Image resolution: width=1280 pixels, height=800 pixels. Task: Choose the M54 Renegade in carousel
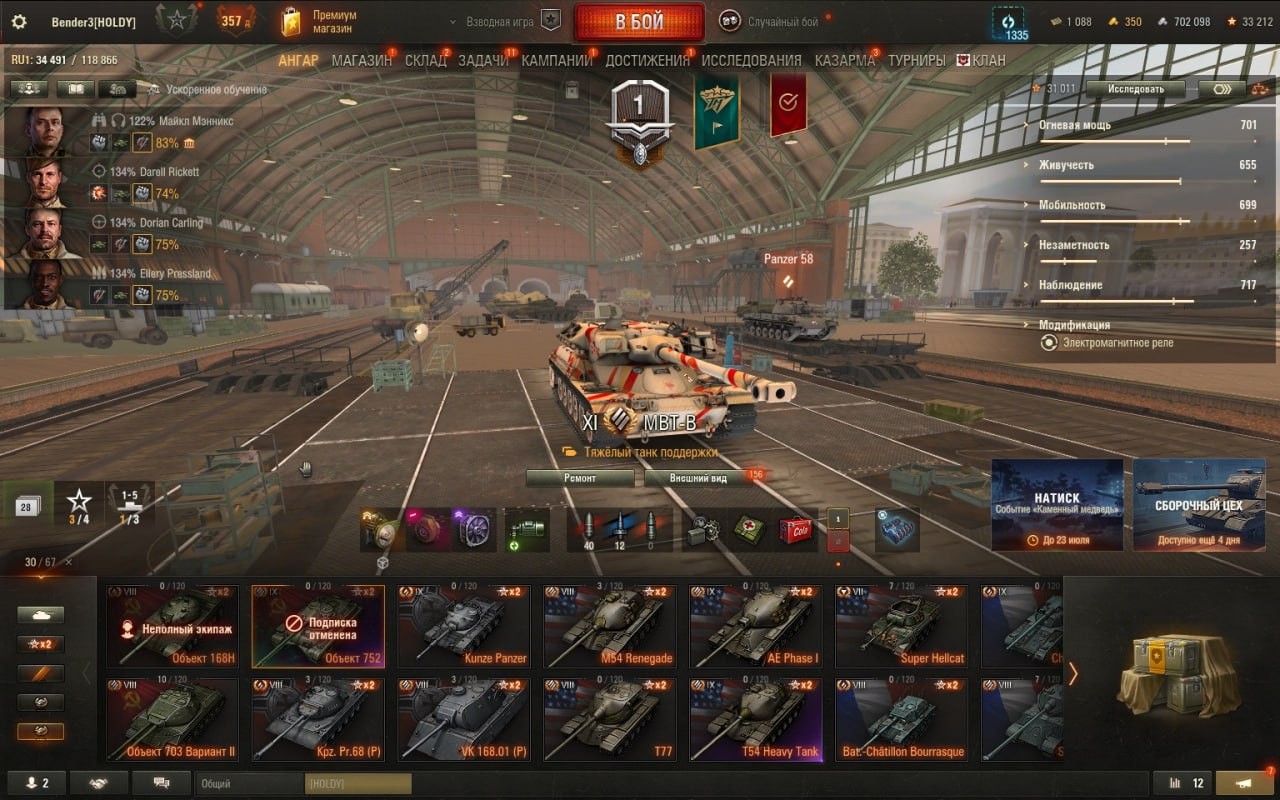(x=611, y=626)
